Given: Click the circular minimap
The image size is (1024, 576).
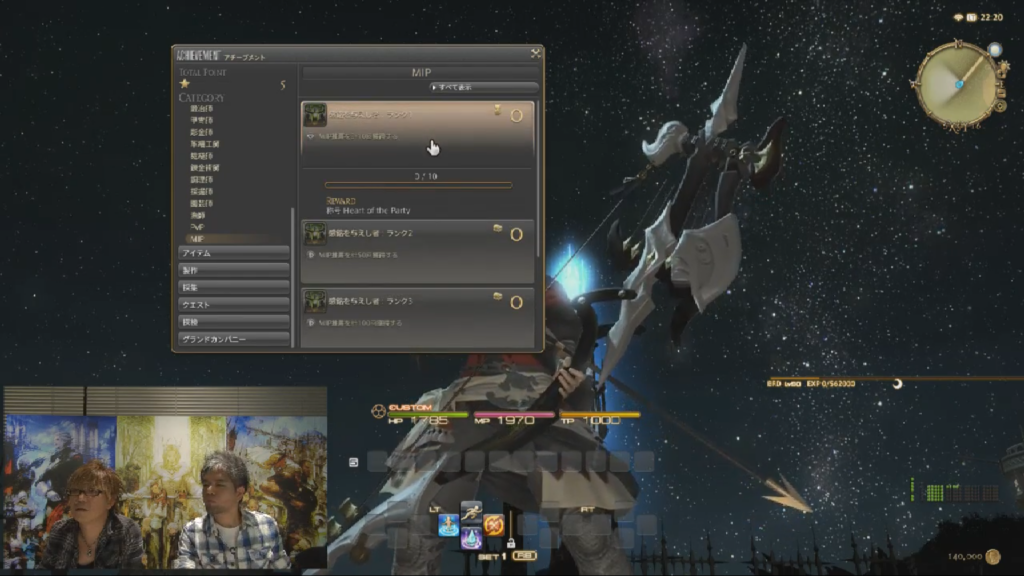Looking at the screenshot, I should [957, 82].
